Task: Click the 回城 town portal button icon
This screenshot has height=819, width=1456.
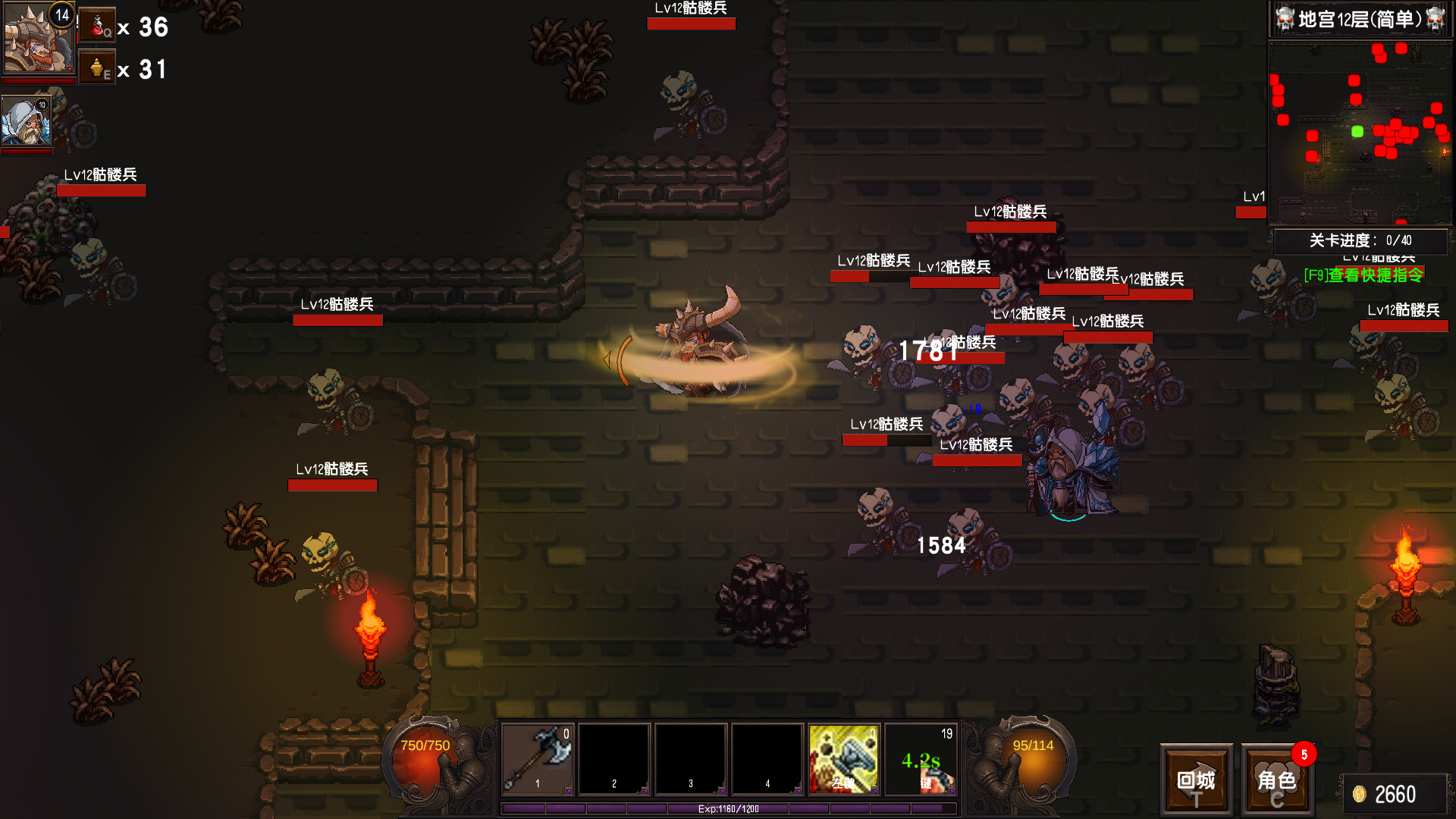Action: (x=1196, y=780)
